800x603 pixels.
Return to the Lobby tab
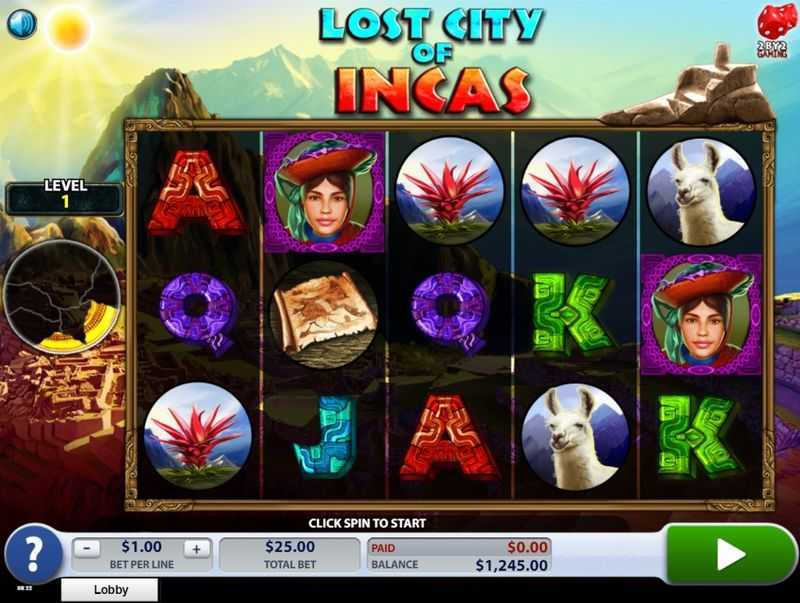coord(111,590)
